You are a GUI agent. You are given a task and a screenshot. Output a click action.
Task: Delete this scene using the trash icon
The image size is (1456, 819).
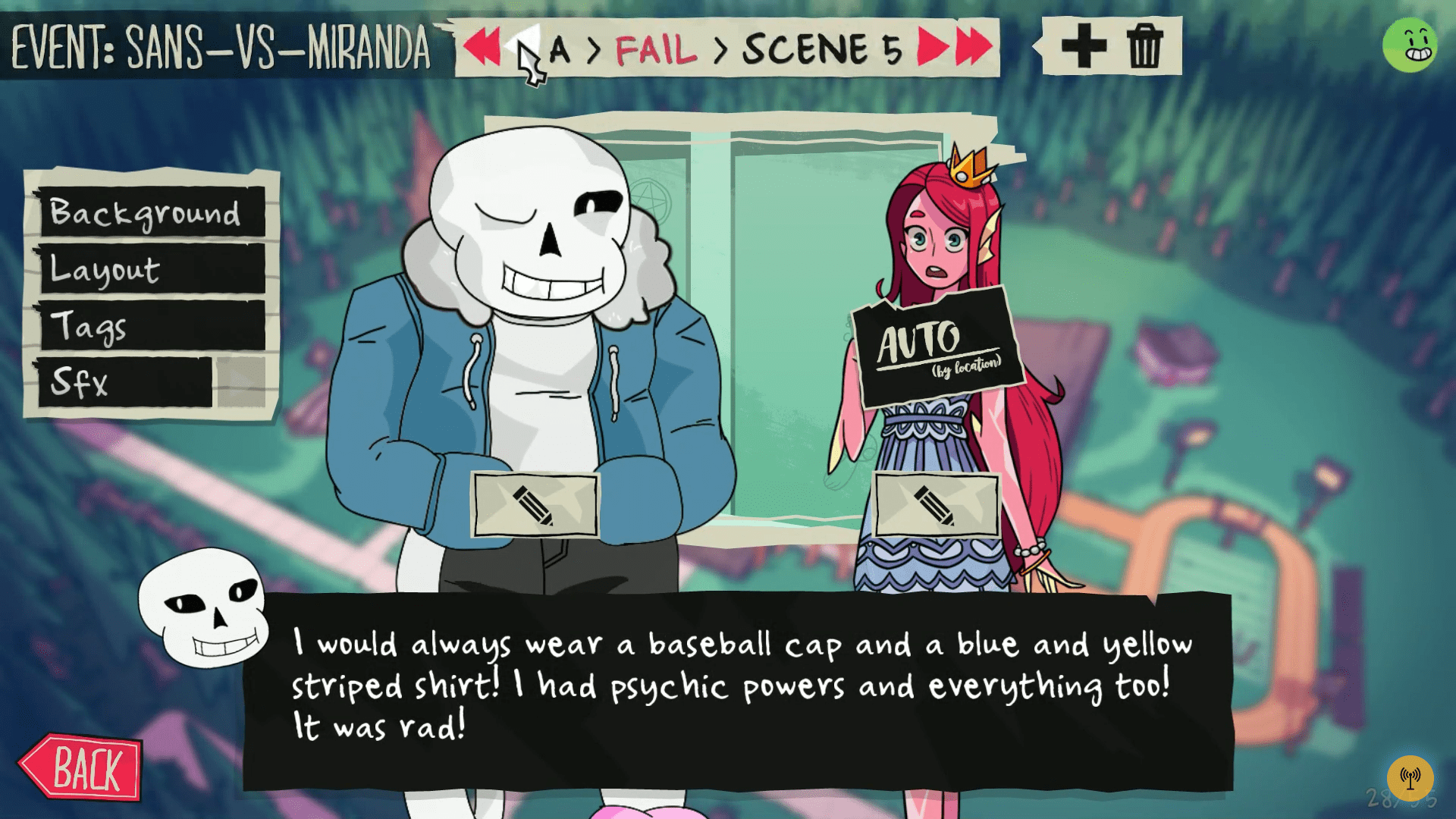(x=1147, y=45)
